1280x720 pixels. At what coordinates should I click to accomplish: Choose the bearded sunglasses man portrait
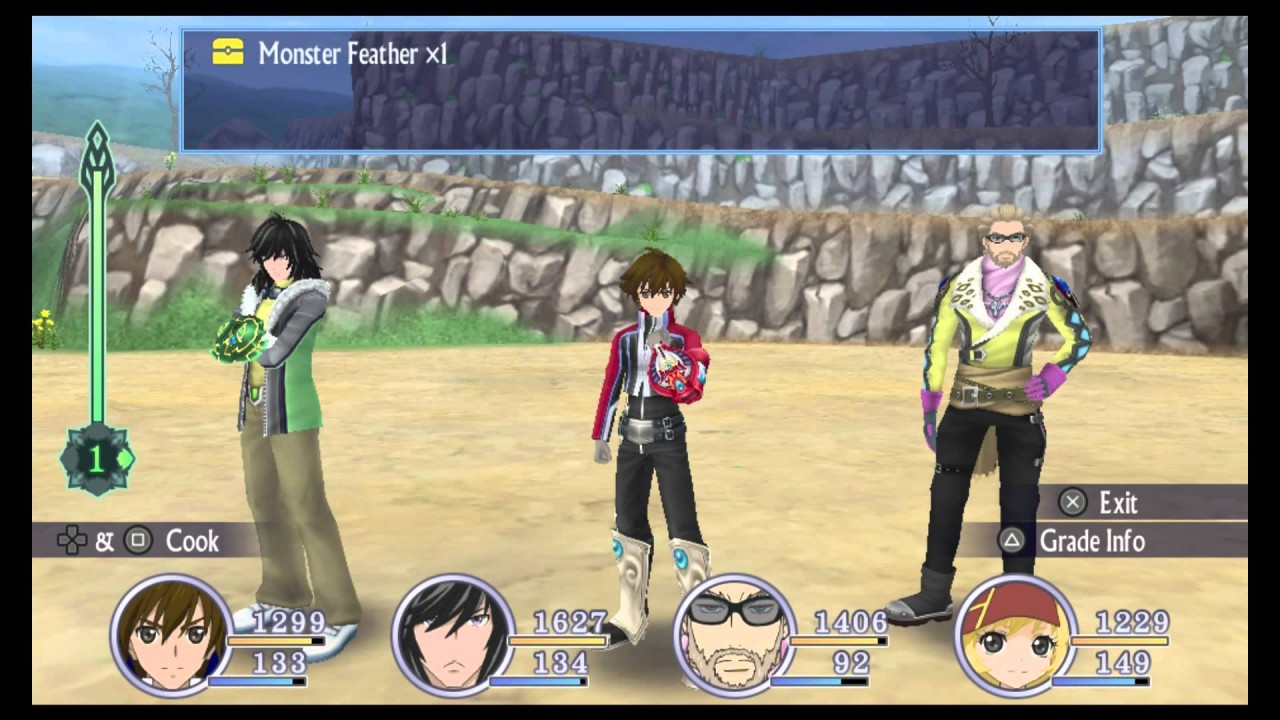pos(735,635)
